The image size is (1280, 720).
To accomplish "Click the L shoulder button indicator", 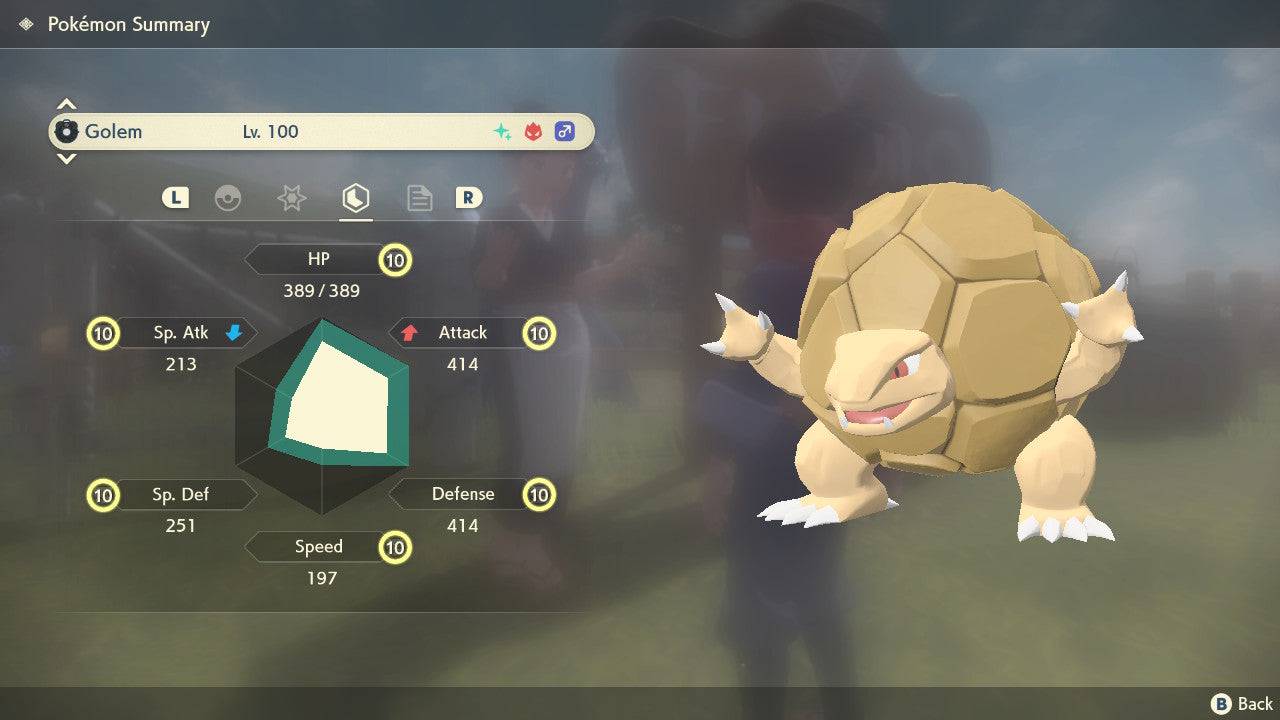I will pos(174,197).
